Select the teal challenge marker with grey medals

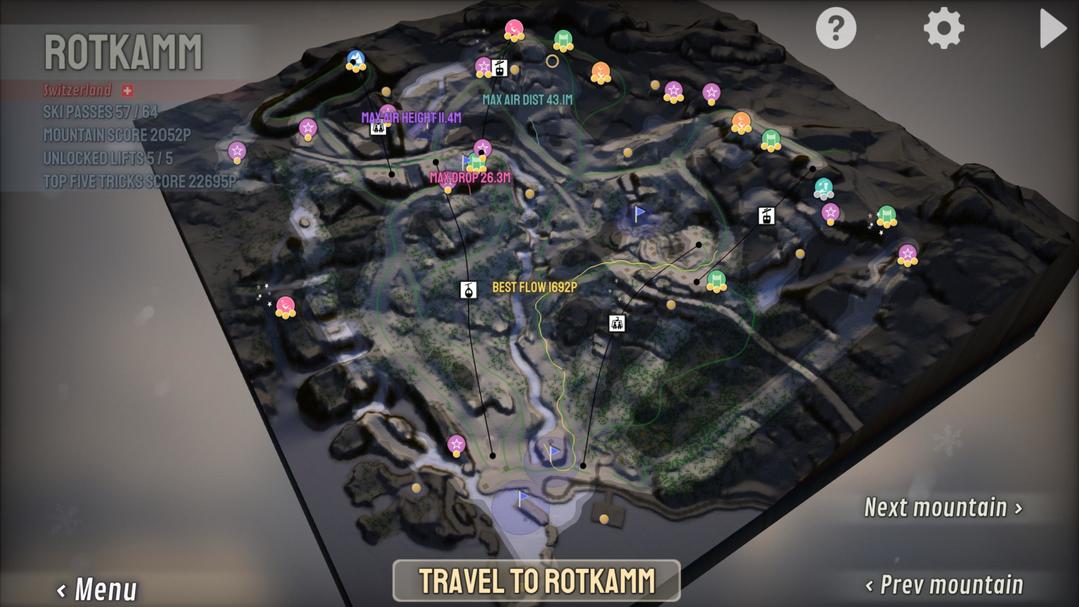(x=824, y=188)
